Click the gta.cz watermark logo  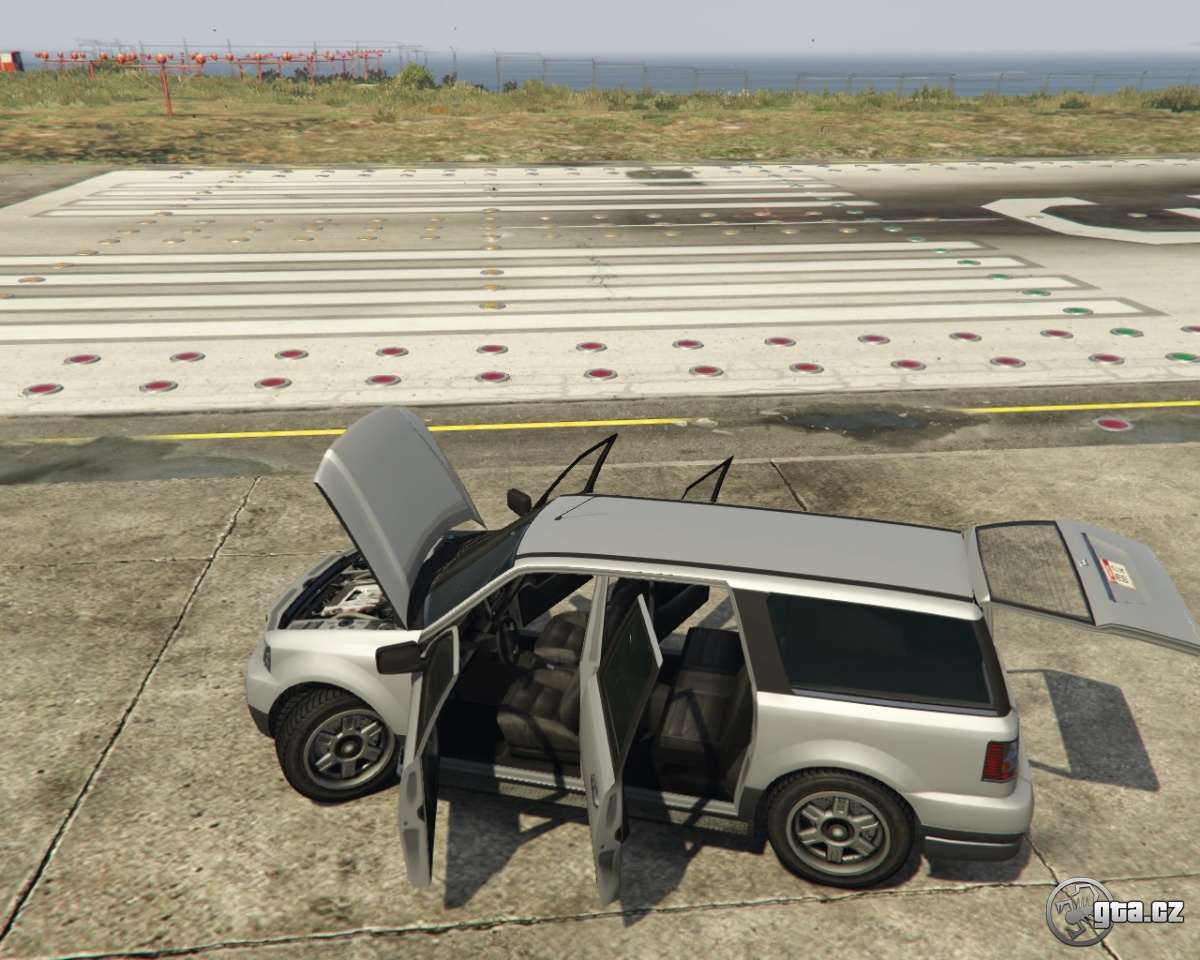[1114, 911]
